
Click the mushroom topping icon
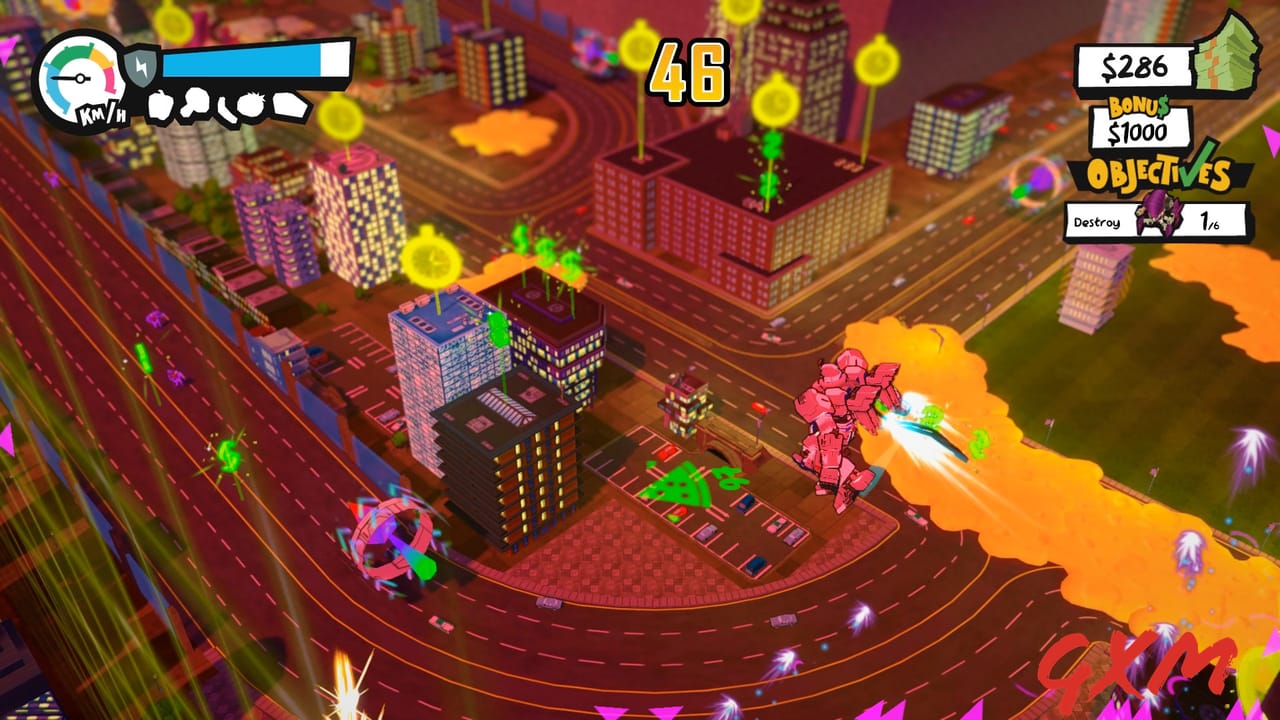click(196, 101)
